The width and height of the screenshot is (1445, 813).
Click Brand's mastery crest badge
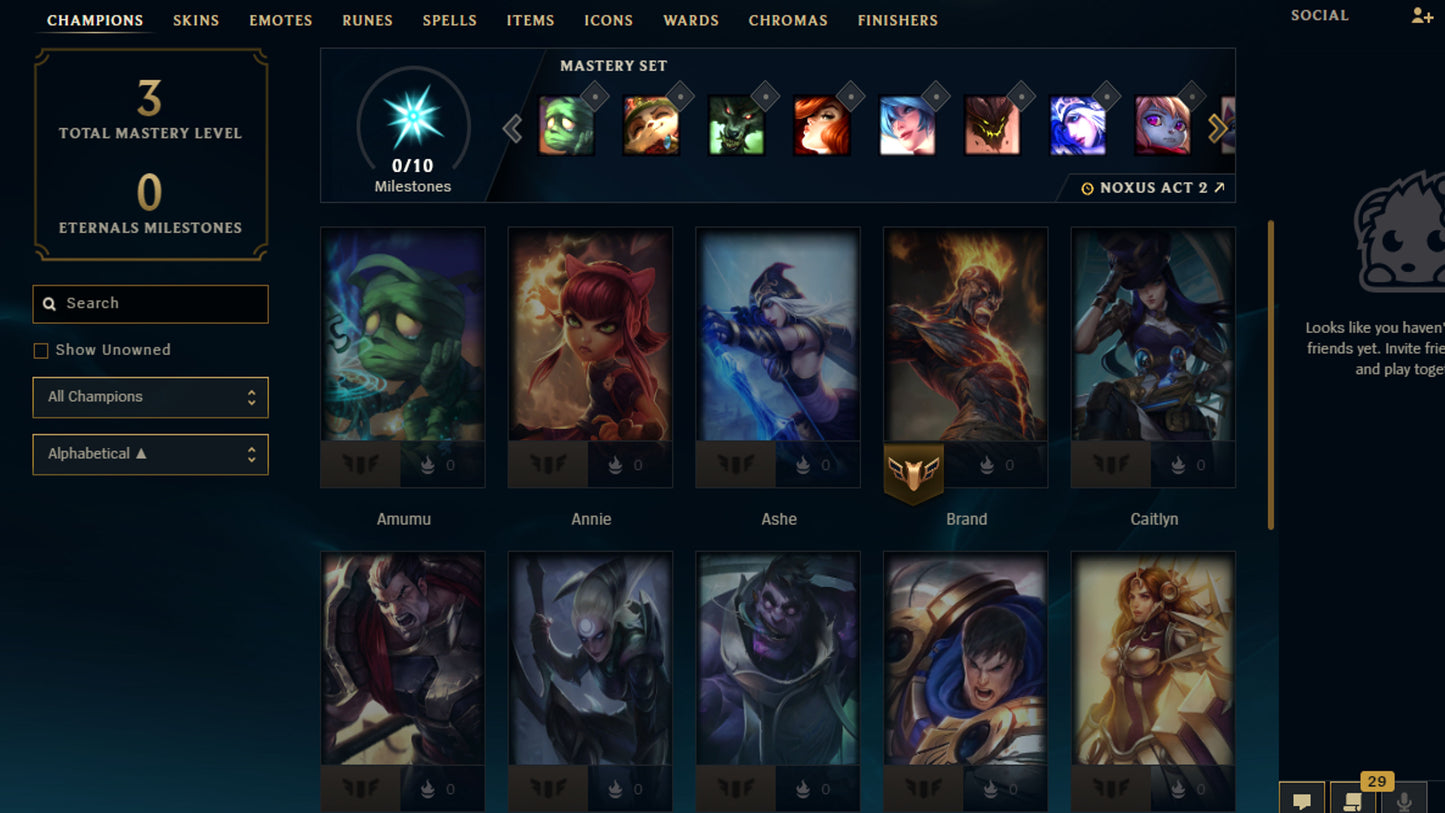tap(913, 470)
